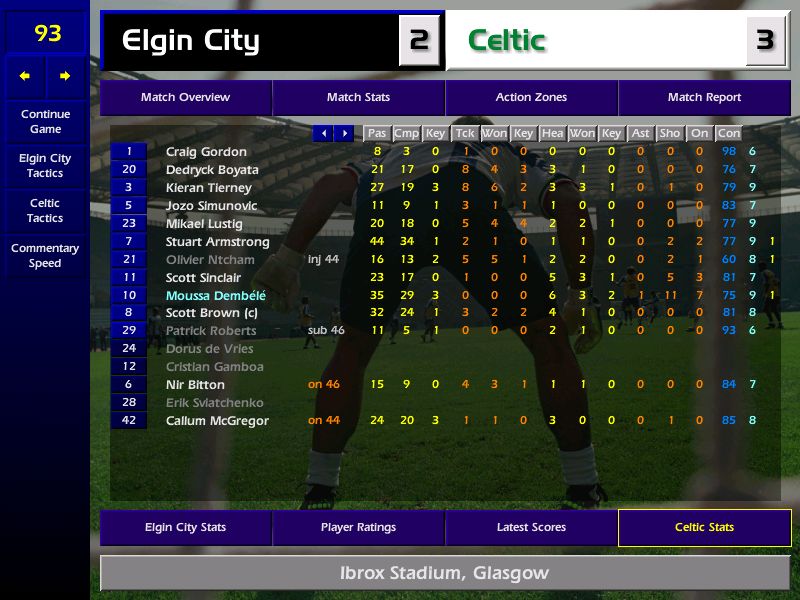View the Action Zones tab
Viewport: 800px width, 600px height.
[531, 98]
